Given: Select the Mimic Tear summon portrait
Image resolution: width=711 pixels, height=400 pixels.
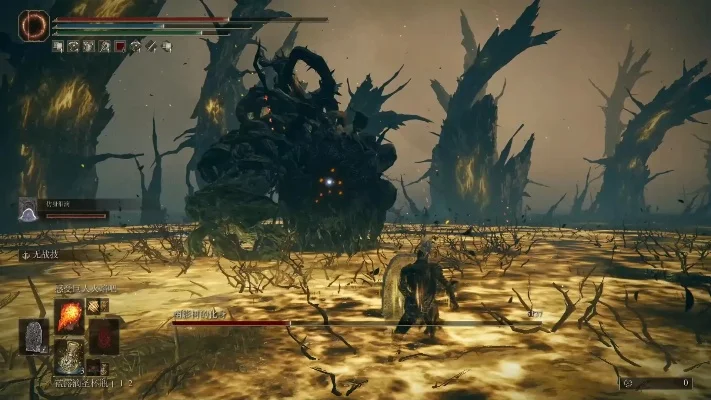Looking at the screenshot, I should pos(28,209).
